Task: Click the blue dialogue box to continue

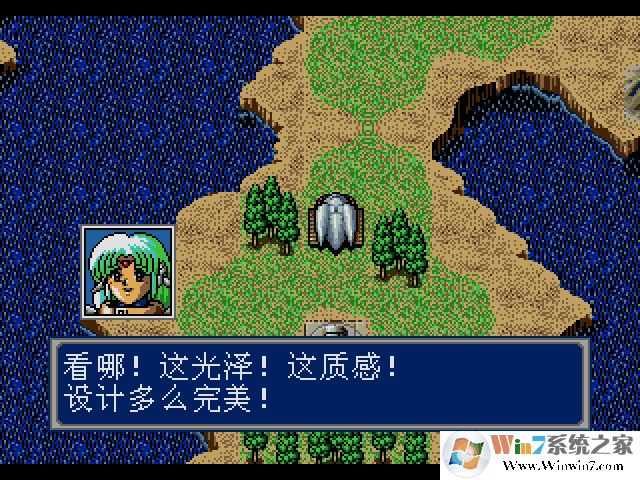Action: (319, 385)
